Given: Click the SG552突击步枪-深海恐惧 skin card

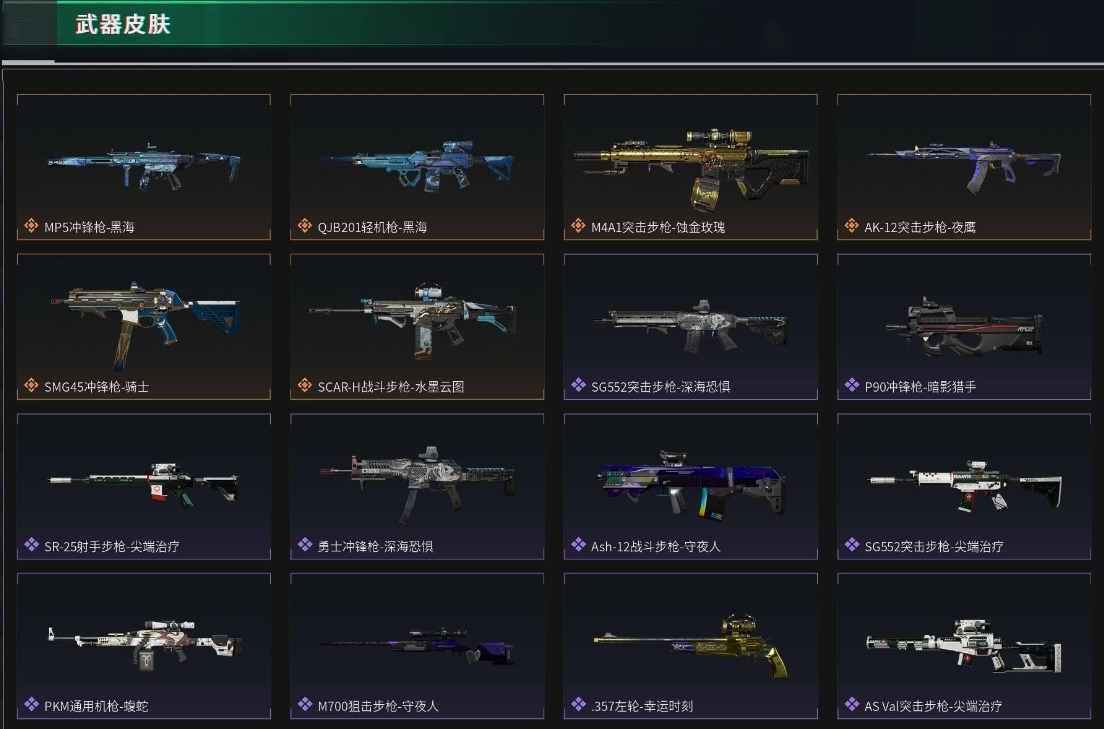Looking at the screenshot, I should click(x=691, y=326).
